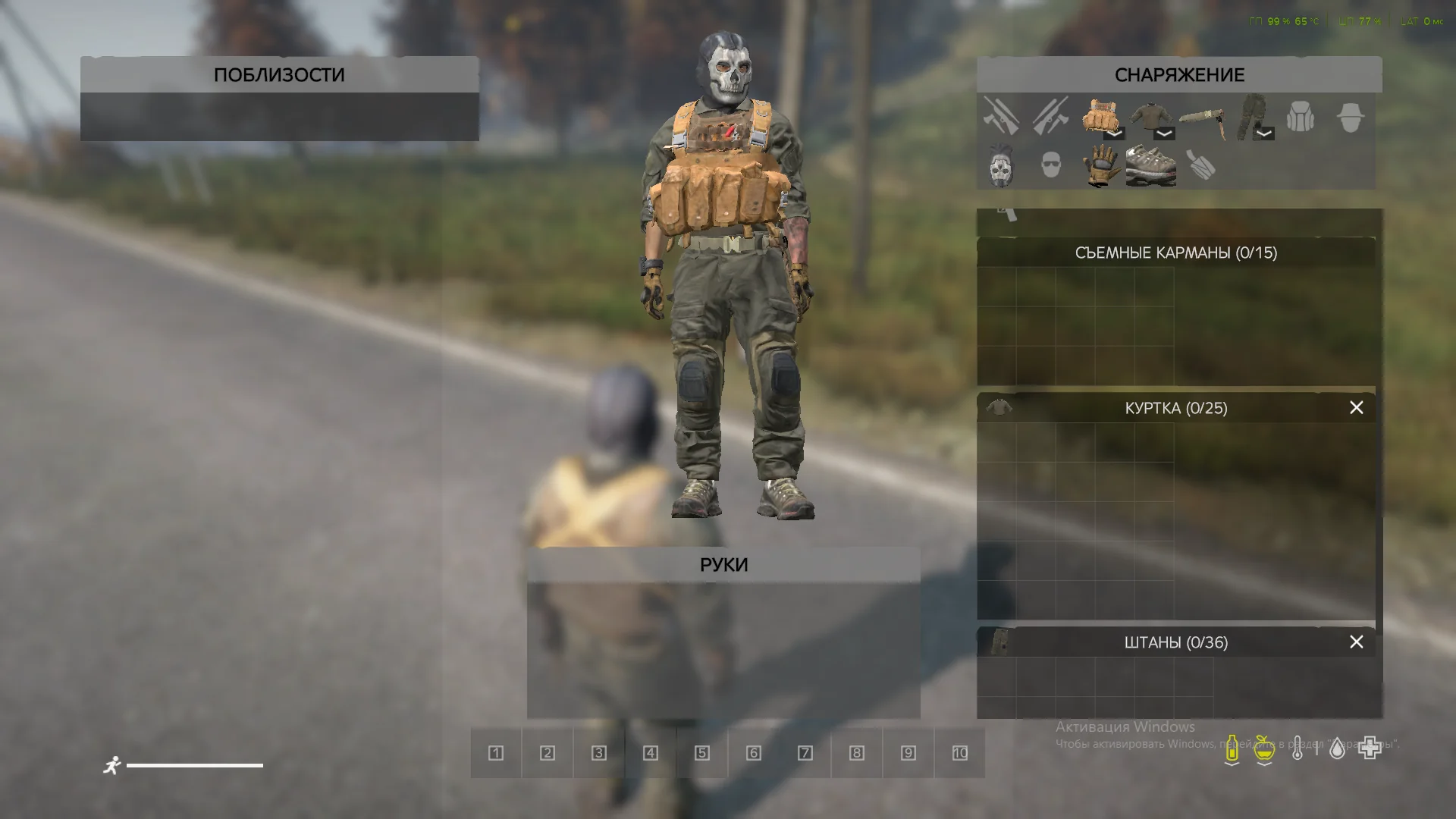This screenshot has height=819, width=1456.
Task: Select hotbar slot 1
Action: [x=496, y=753]
